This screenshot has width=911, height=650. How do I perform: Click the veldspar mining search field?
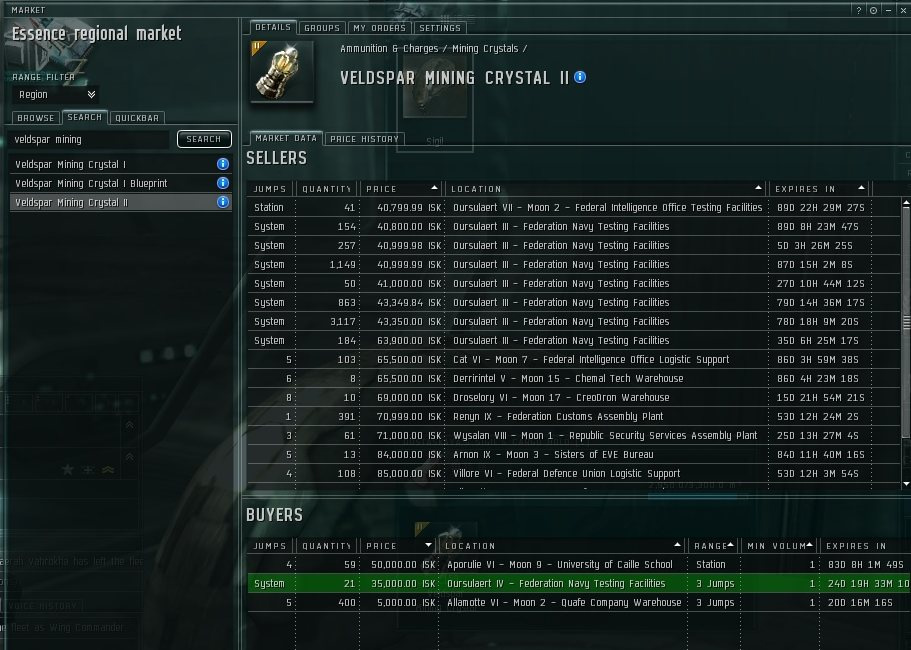click(90, 140)
